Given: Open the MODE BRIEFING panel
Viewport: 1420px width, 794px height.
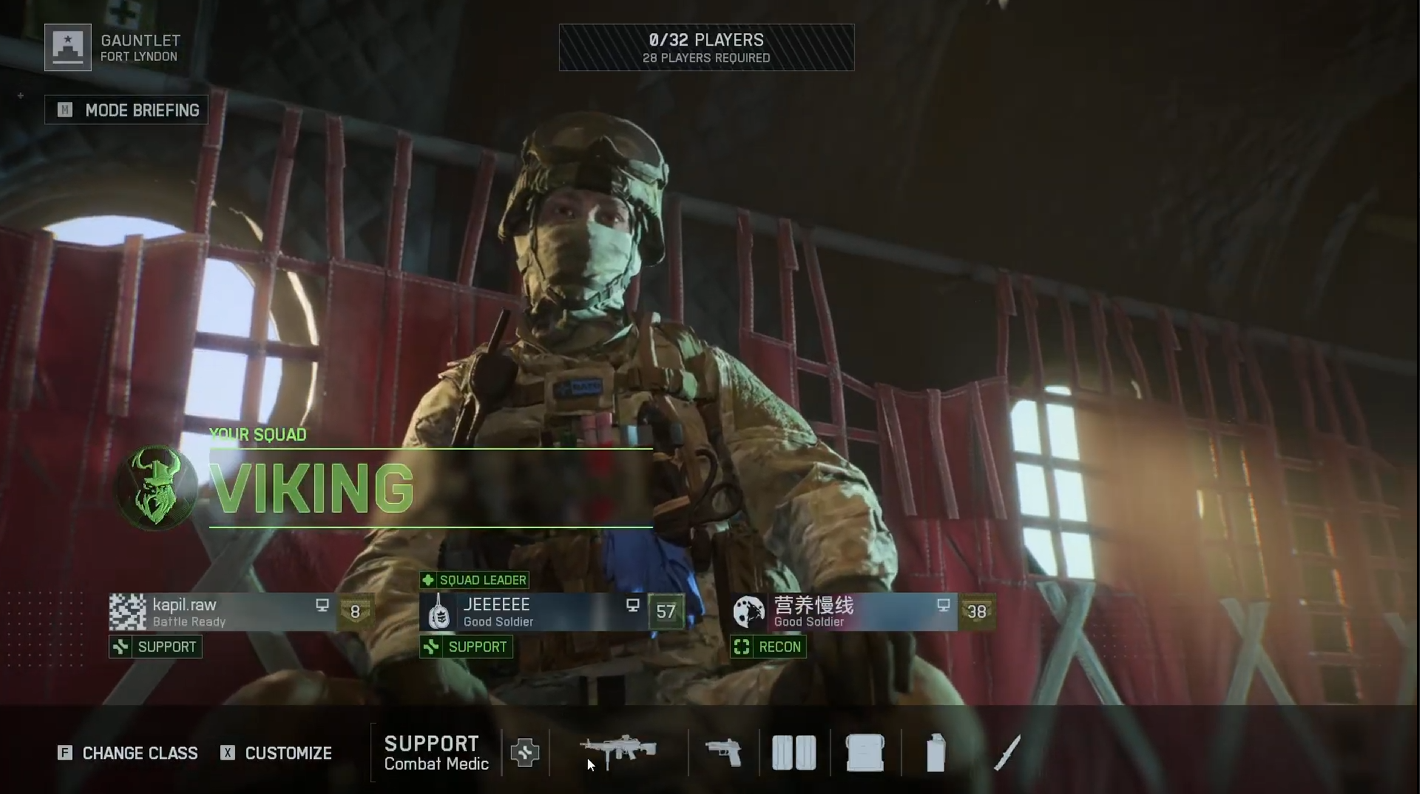Looking at the screenshot, I should pos(126,110).
